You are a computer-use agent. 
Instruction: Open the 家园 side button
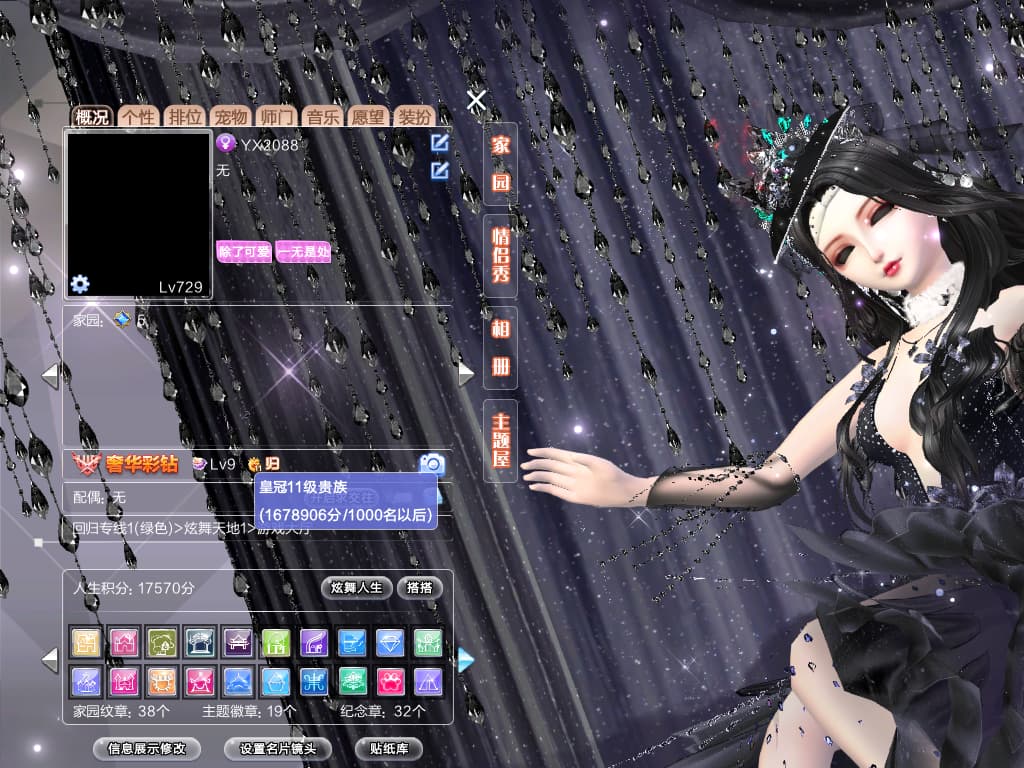click(500, 164)
